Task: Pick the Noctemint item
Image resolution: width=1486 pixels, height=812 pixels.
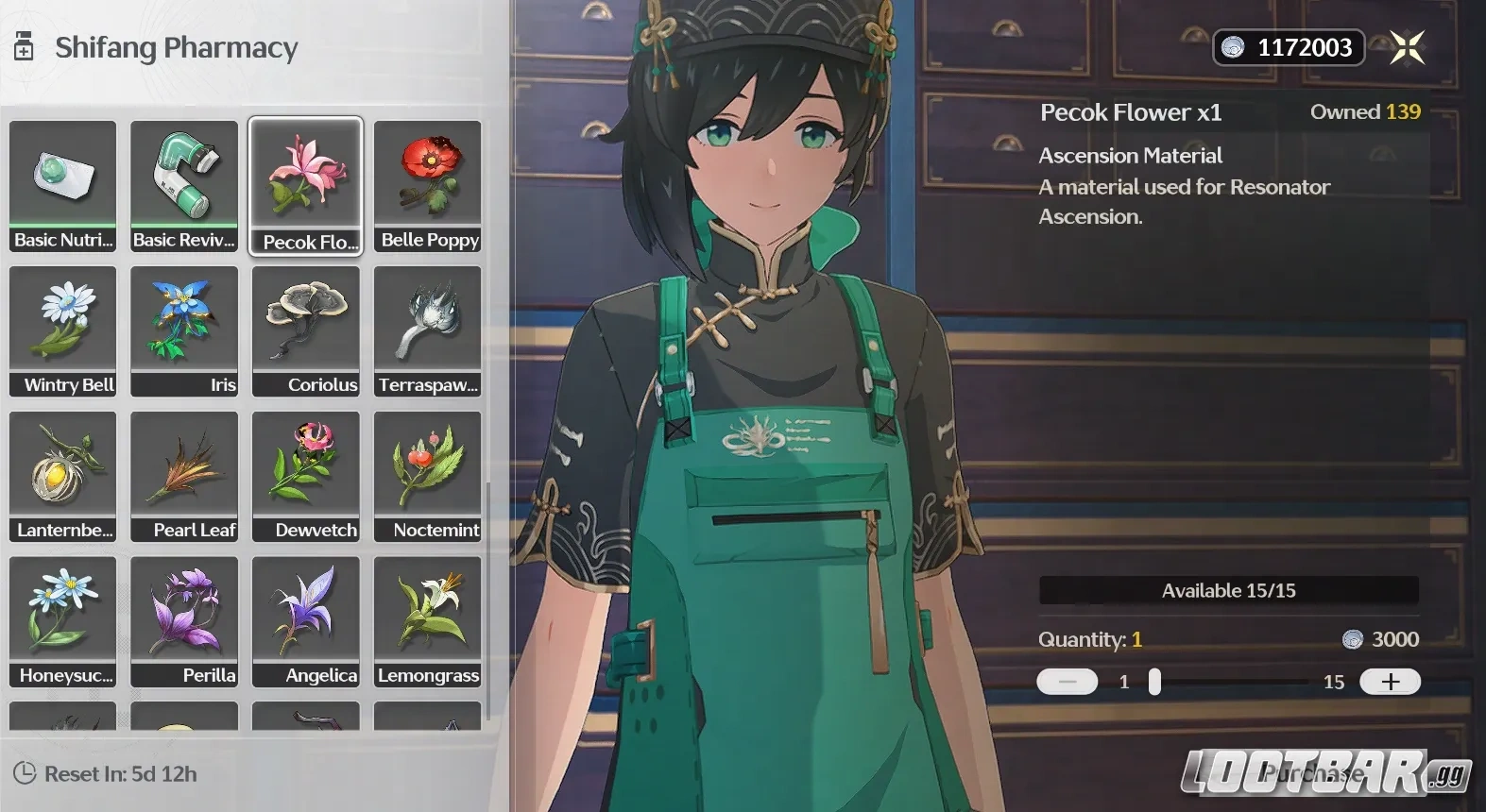Action: [x=427, y=476]
